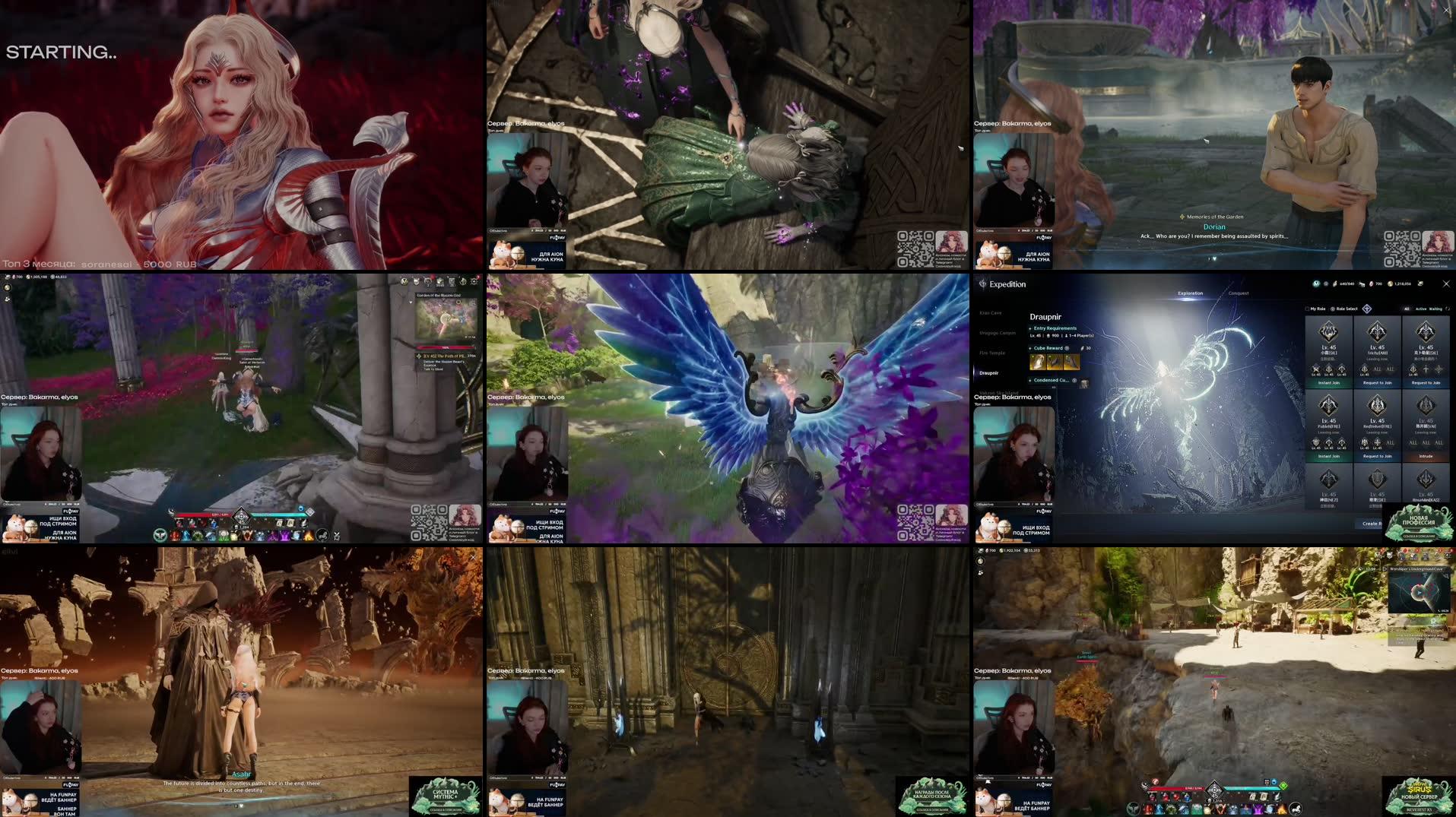
Task: Click the Role Select diamond icon in Expedition
Action: click(x=1366, y=309)
